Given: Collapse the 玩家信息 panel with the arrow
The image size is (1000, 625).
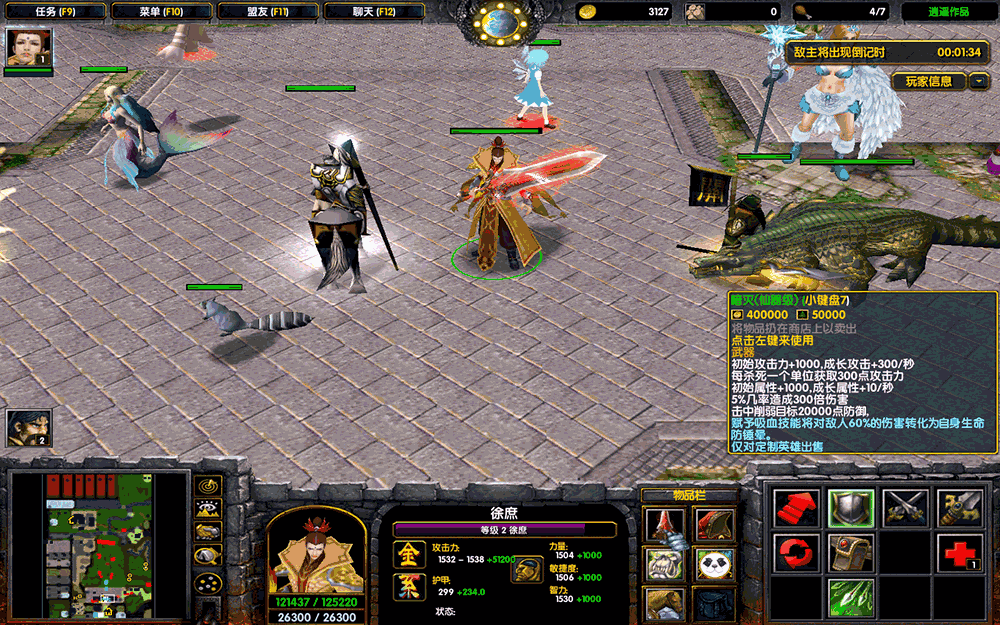Looking at the screenshot, I should pos(979,81).
